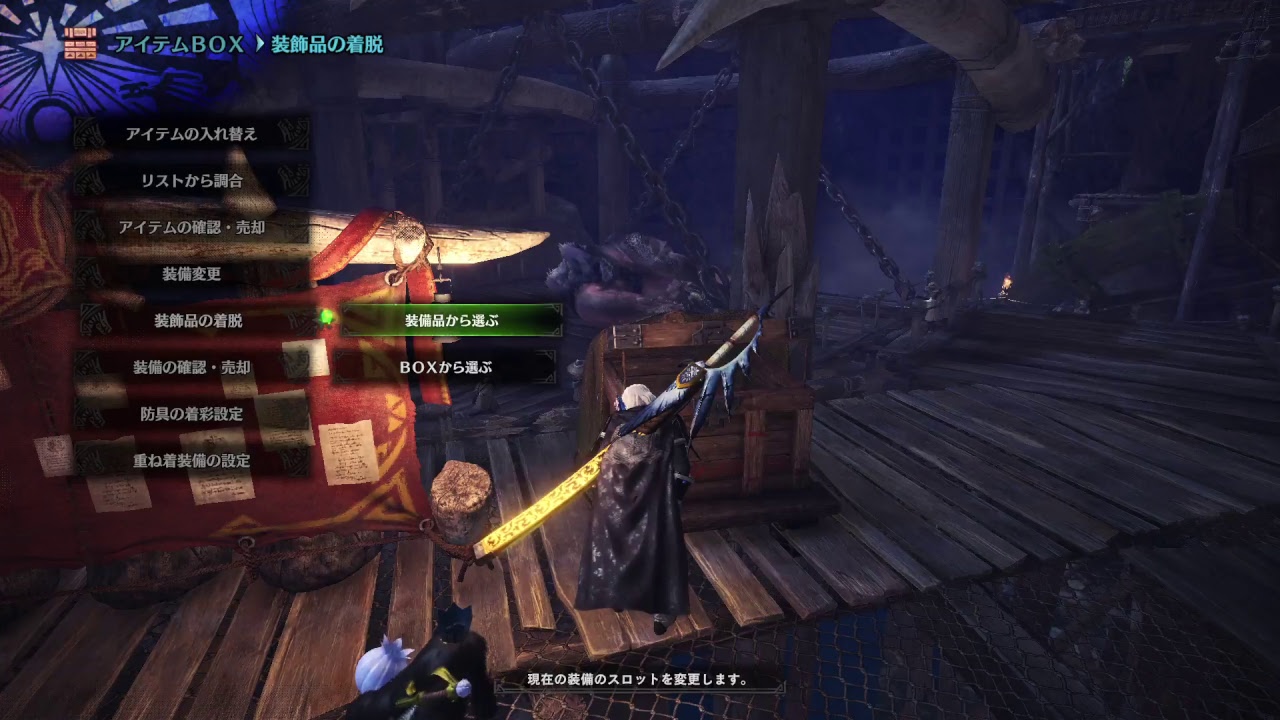
Task: Click the green diamond selection indicator
Action: [x=325, y=317]
